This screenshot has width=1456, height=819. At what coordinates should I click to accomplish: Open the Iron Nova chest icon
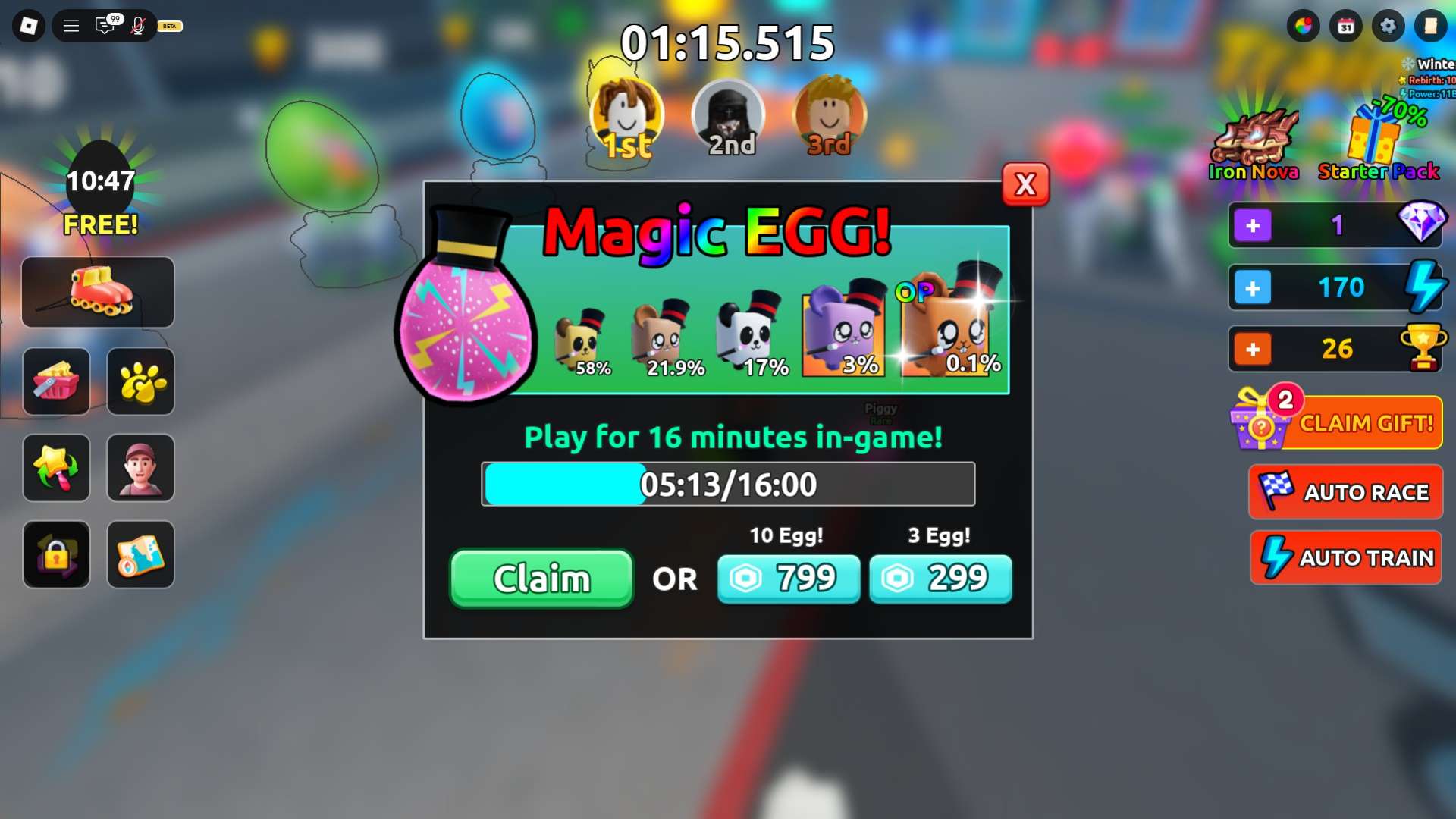1253,136
